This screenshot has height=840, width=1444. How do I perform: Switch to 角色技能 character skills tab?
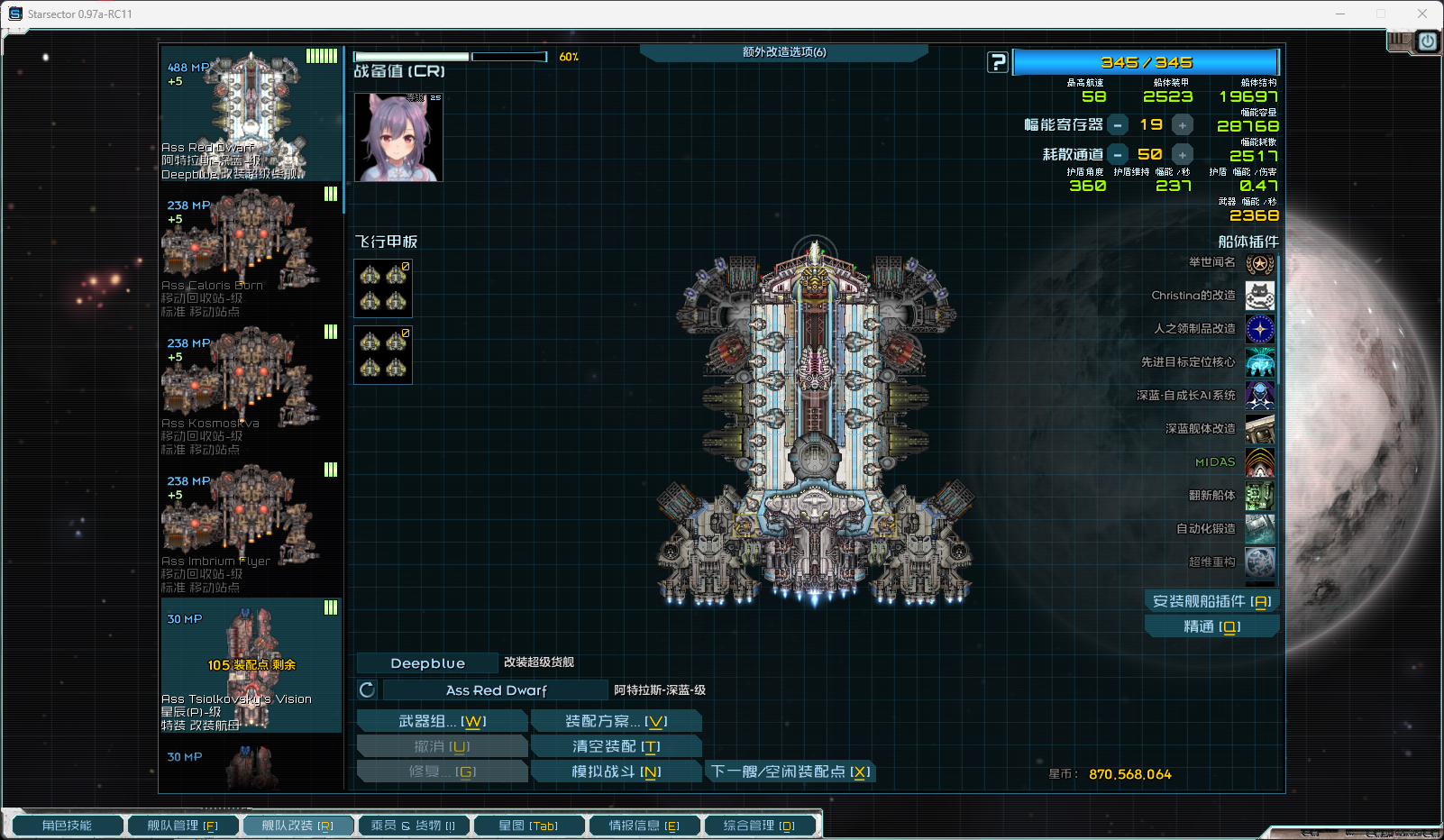pyautogui.click(x=67, y=826)
